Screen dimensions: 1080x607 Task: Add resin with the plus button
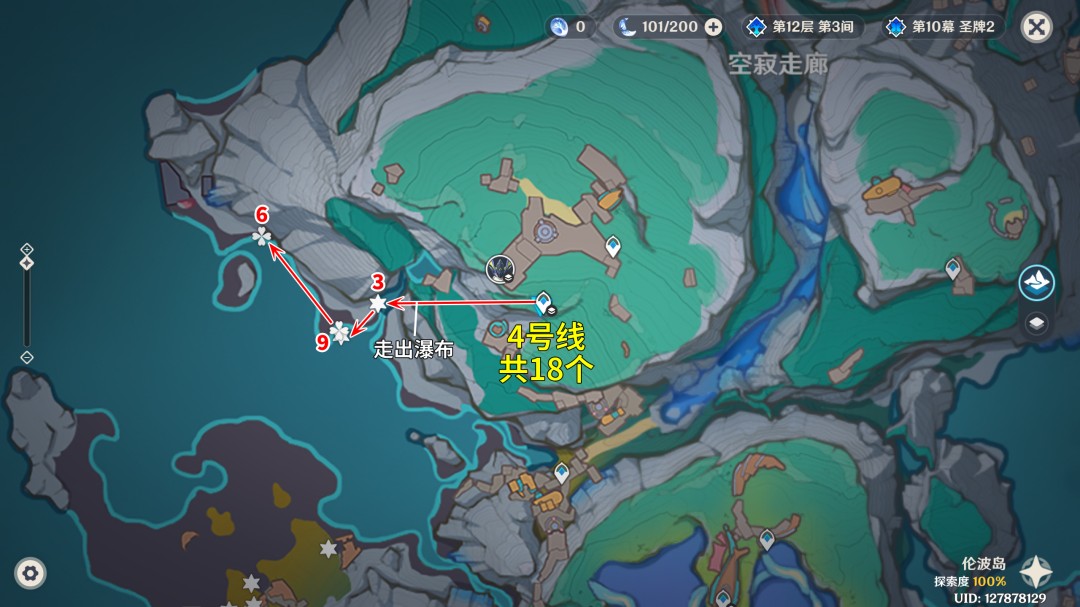click(713, 27)
